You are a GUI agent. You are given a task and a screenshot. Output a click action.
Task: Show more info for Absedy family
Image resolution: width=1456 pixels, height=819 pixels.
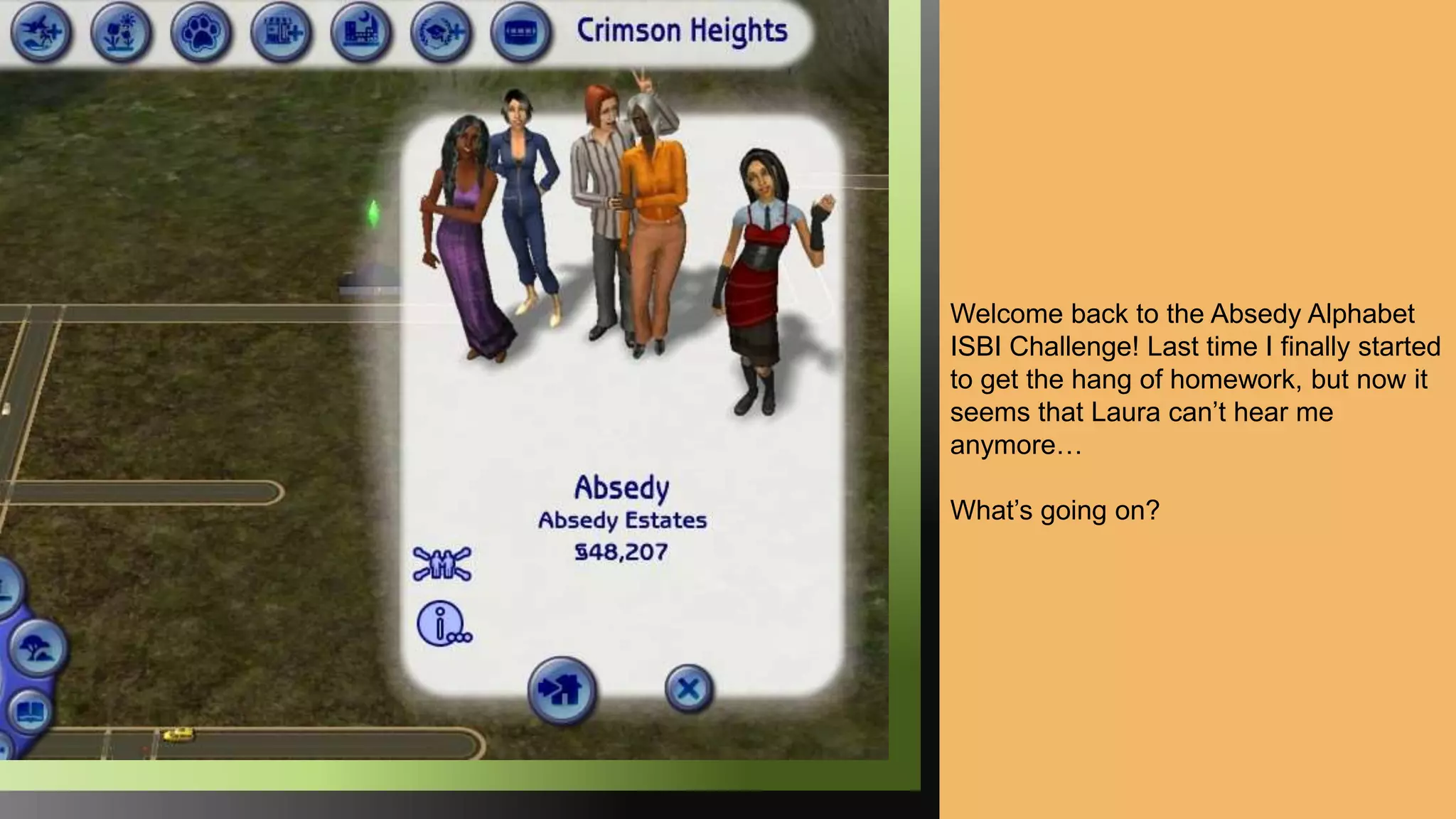point(443,625)
